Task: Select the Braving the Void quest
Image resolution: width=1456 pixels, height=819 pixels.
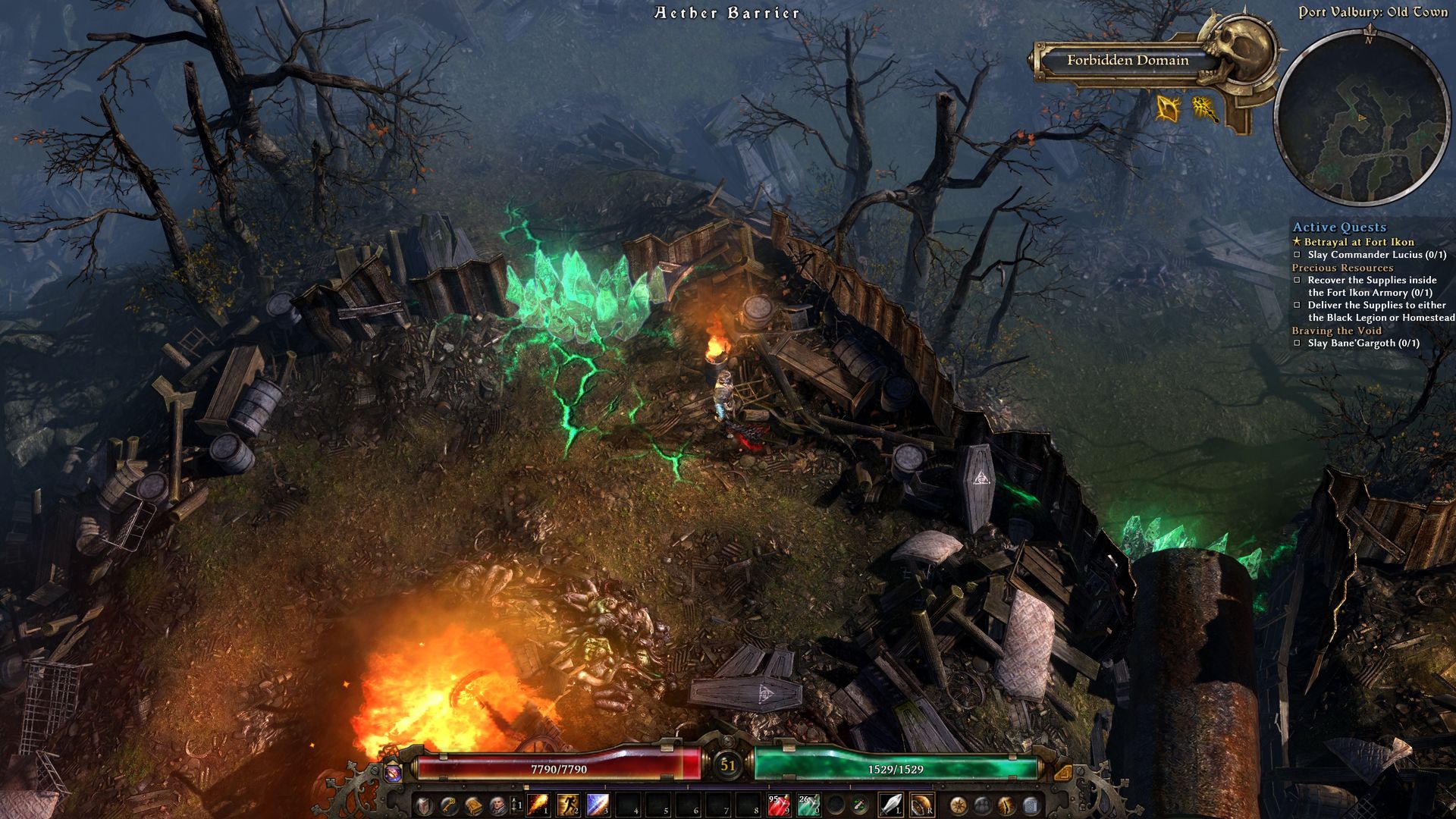Action: click(1336, 331)
